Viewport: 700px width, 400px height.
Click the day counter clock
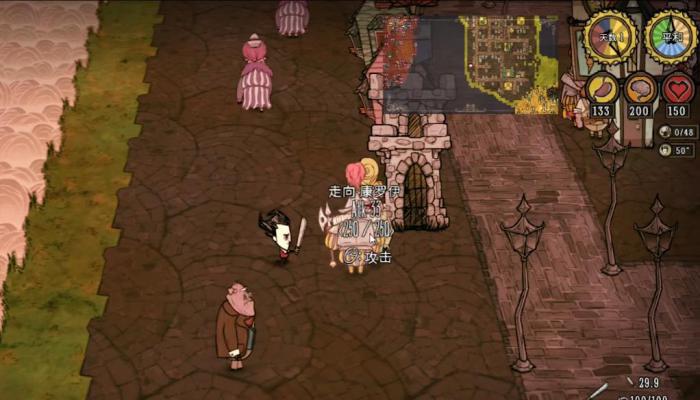609,37
